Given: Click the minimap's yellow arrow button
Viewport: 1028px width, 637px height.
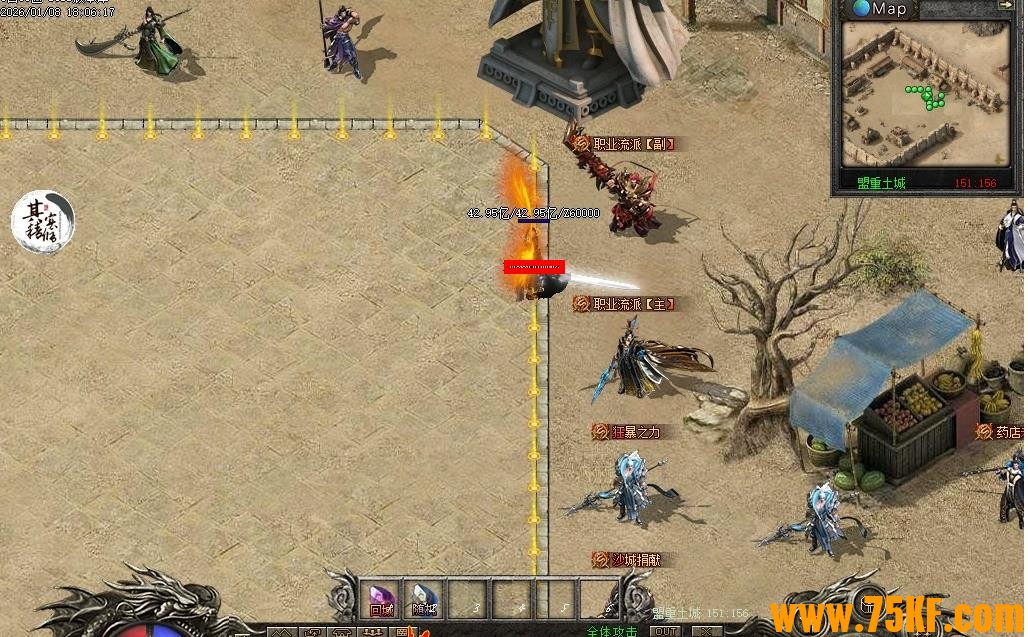Looking at the screenshot, I should click(1005, 6).
